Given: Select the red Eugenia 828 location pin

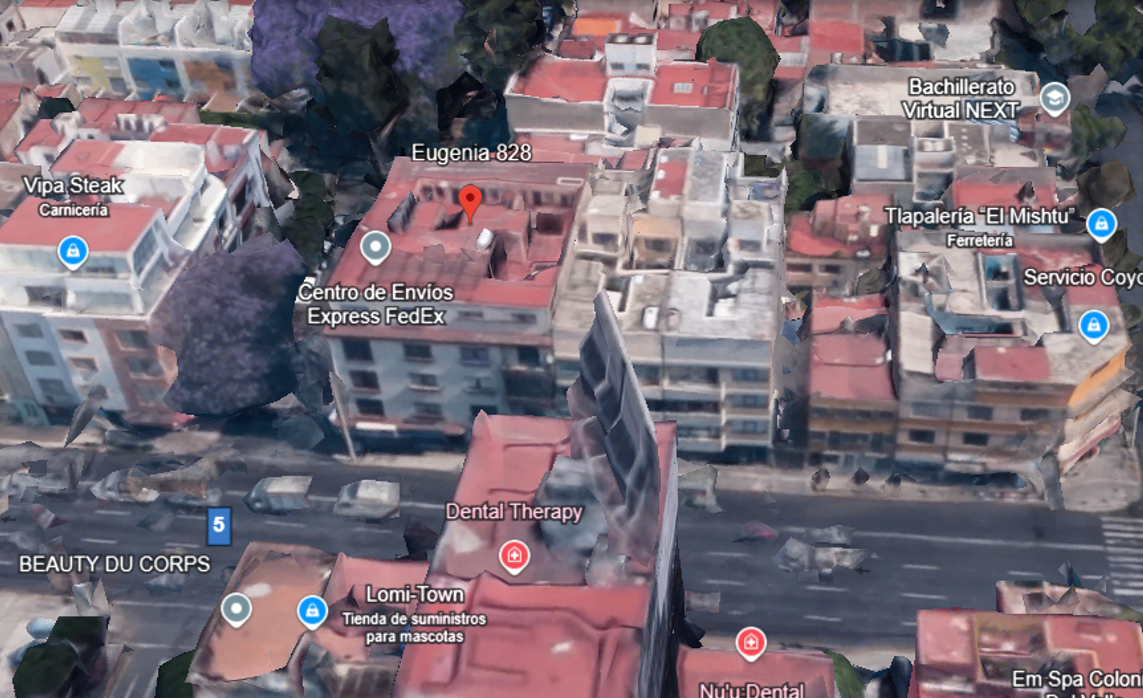Looking at the screenshot, I should coord(470,201).
